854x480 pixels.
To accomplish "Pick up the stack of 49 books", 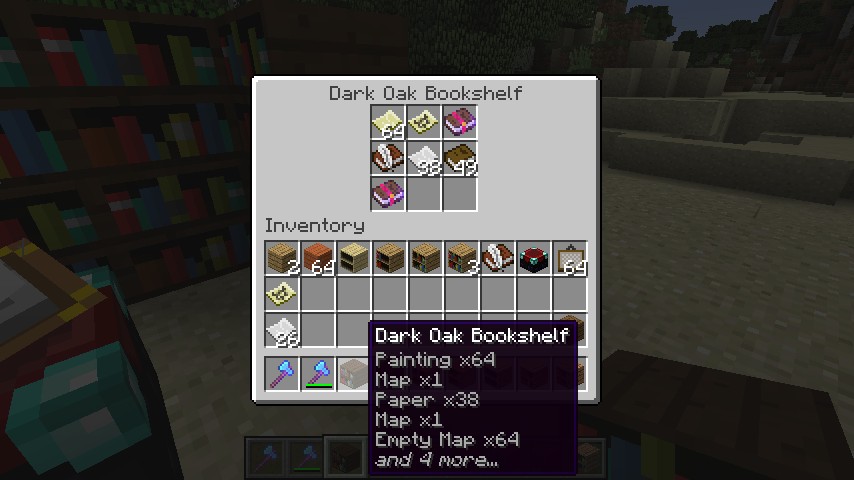I will tap(460, 159).
